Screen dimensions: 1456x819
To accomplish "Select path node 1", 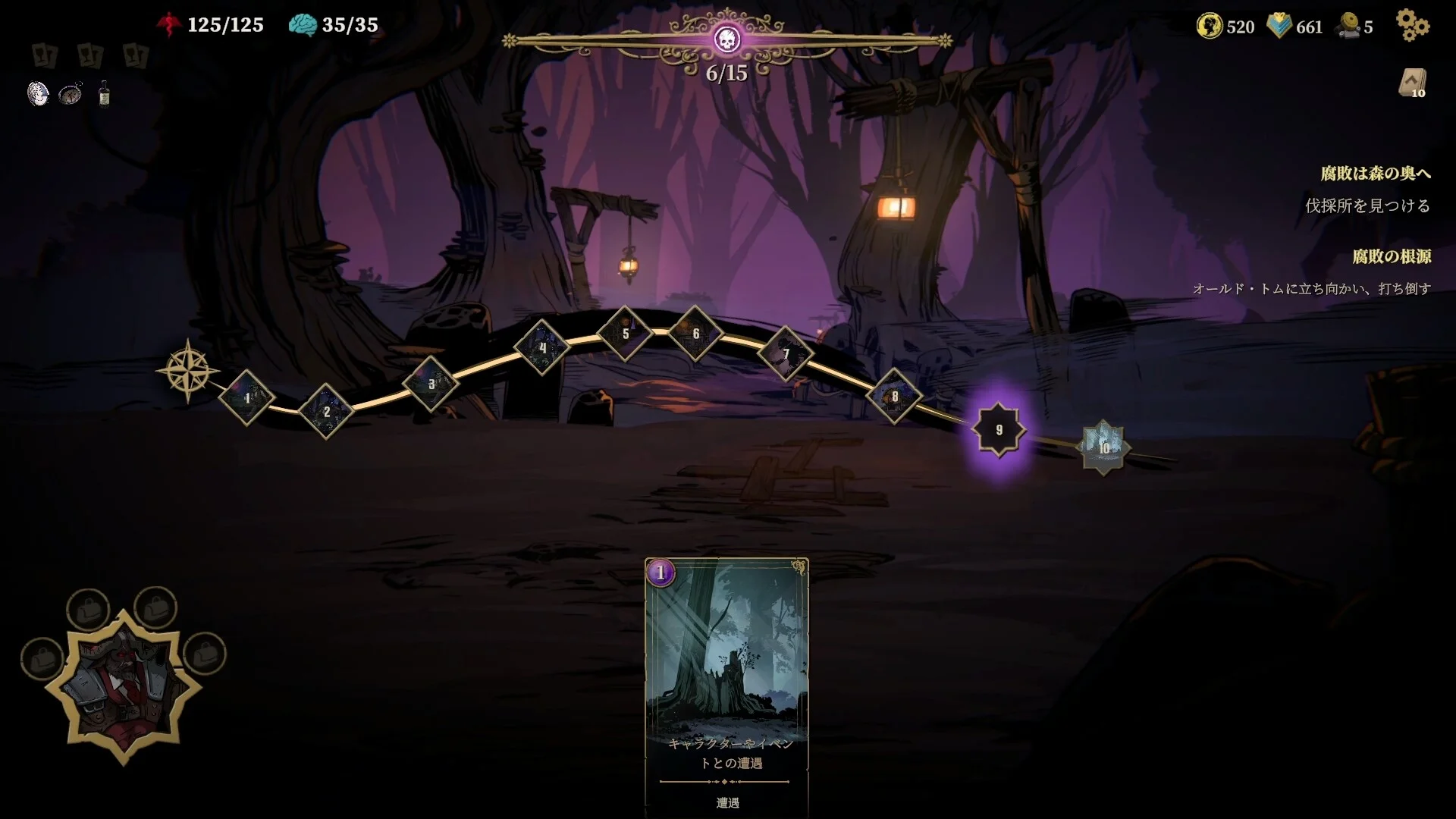I will 246,397.
